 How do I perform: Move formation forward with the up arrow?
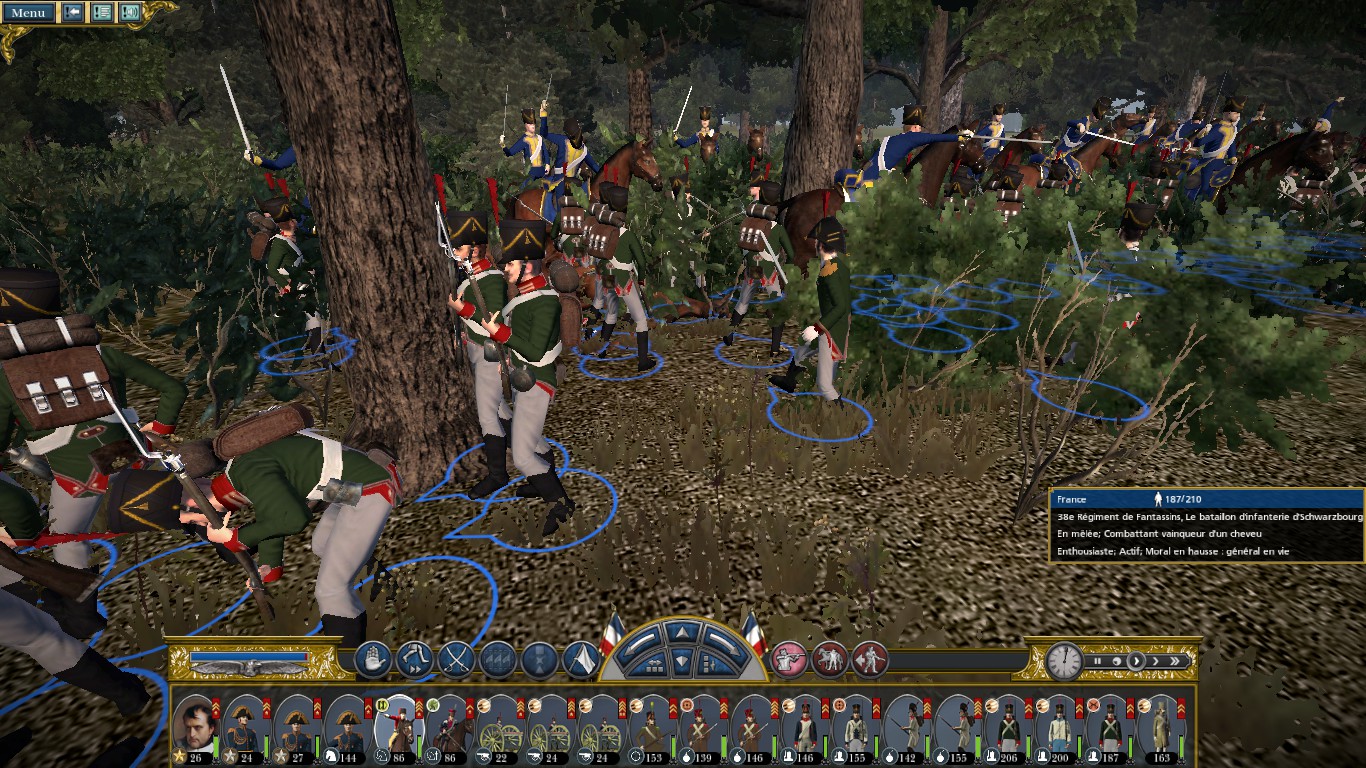tap(681, 632)
